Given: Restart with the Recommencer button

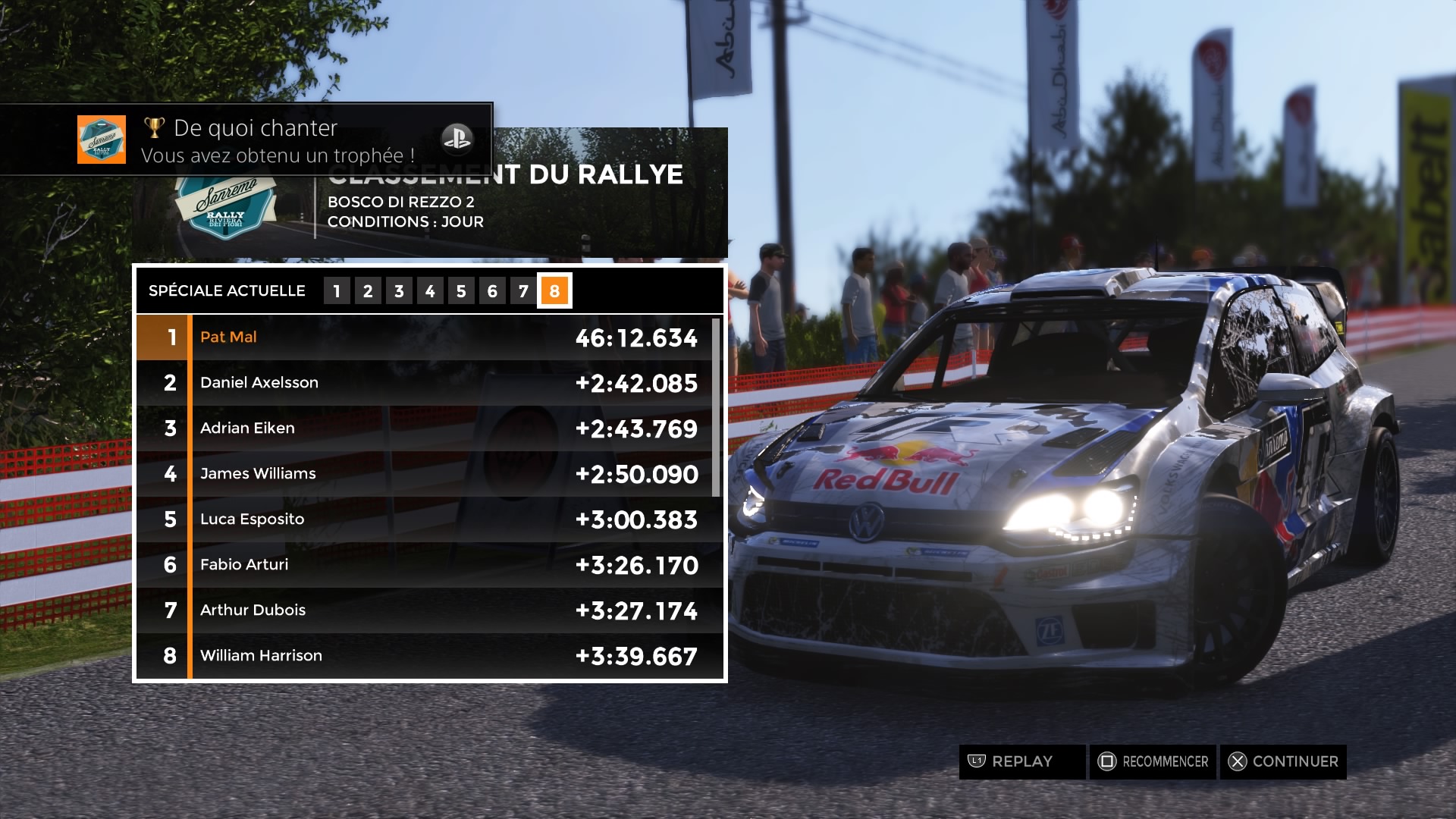Looking at the screenshot, I should click(x=1153, y=761).
